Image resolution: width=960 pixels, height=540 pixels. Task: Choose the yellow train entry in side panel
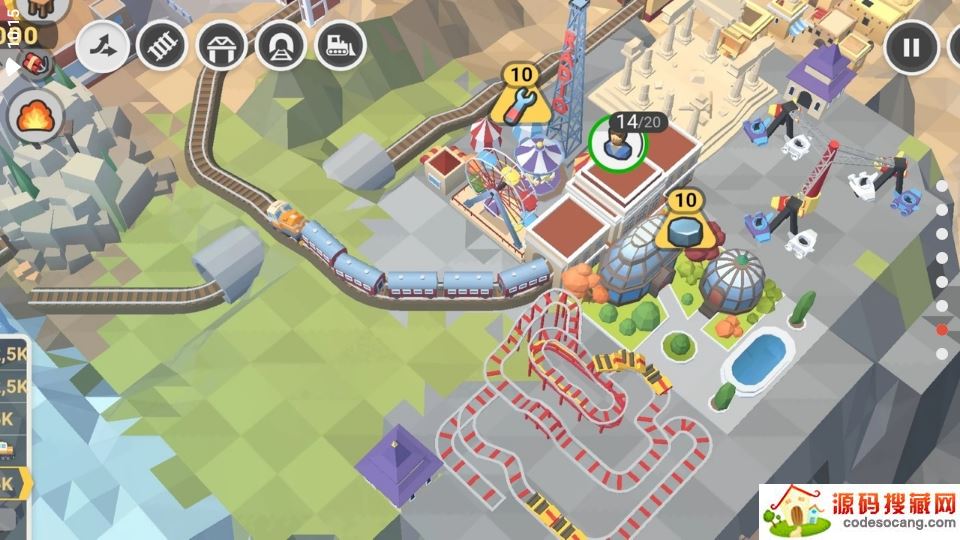(x=8, y=449)
